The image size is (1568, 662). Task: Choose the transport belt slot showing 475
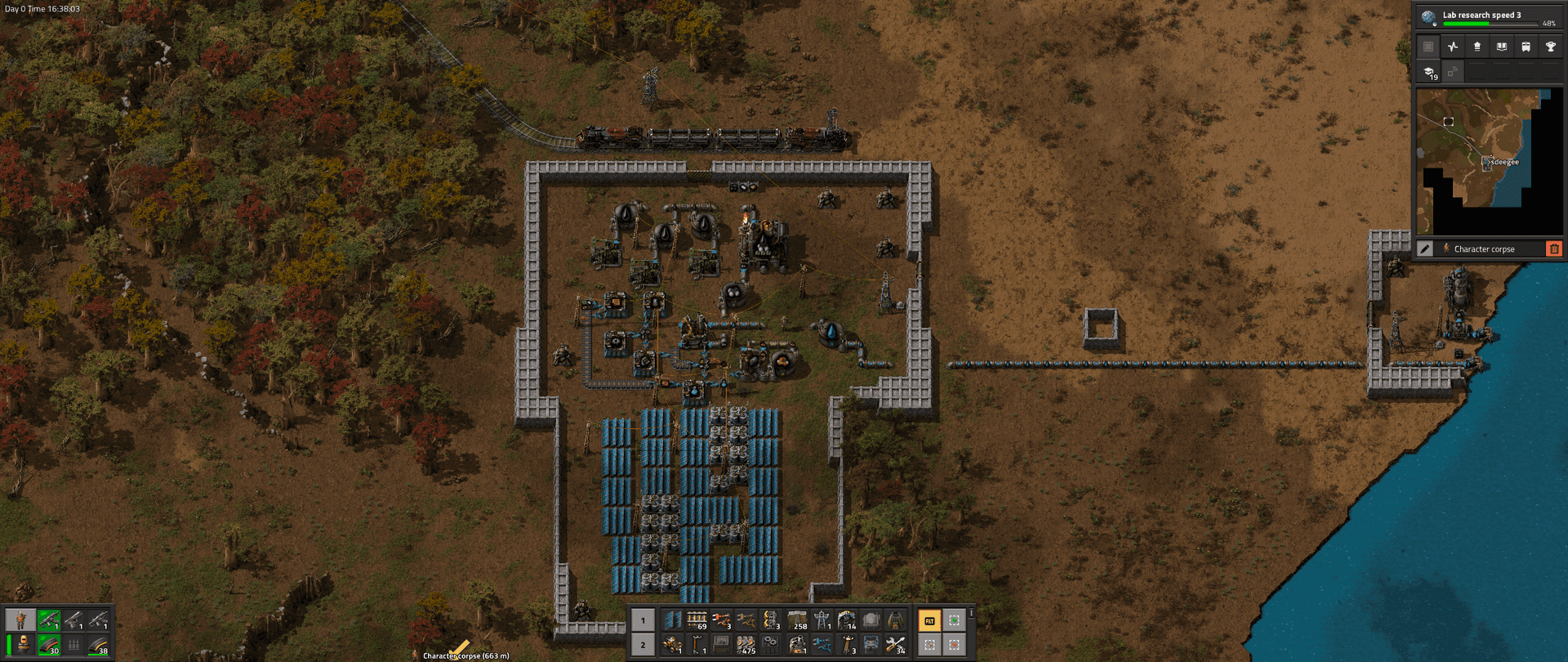point(746,646)
